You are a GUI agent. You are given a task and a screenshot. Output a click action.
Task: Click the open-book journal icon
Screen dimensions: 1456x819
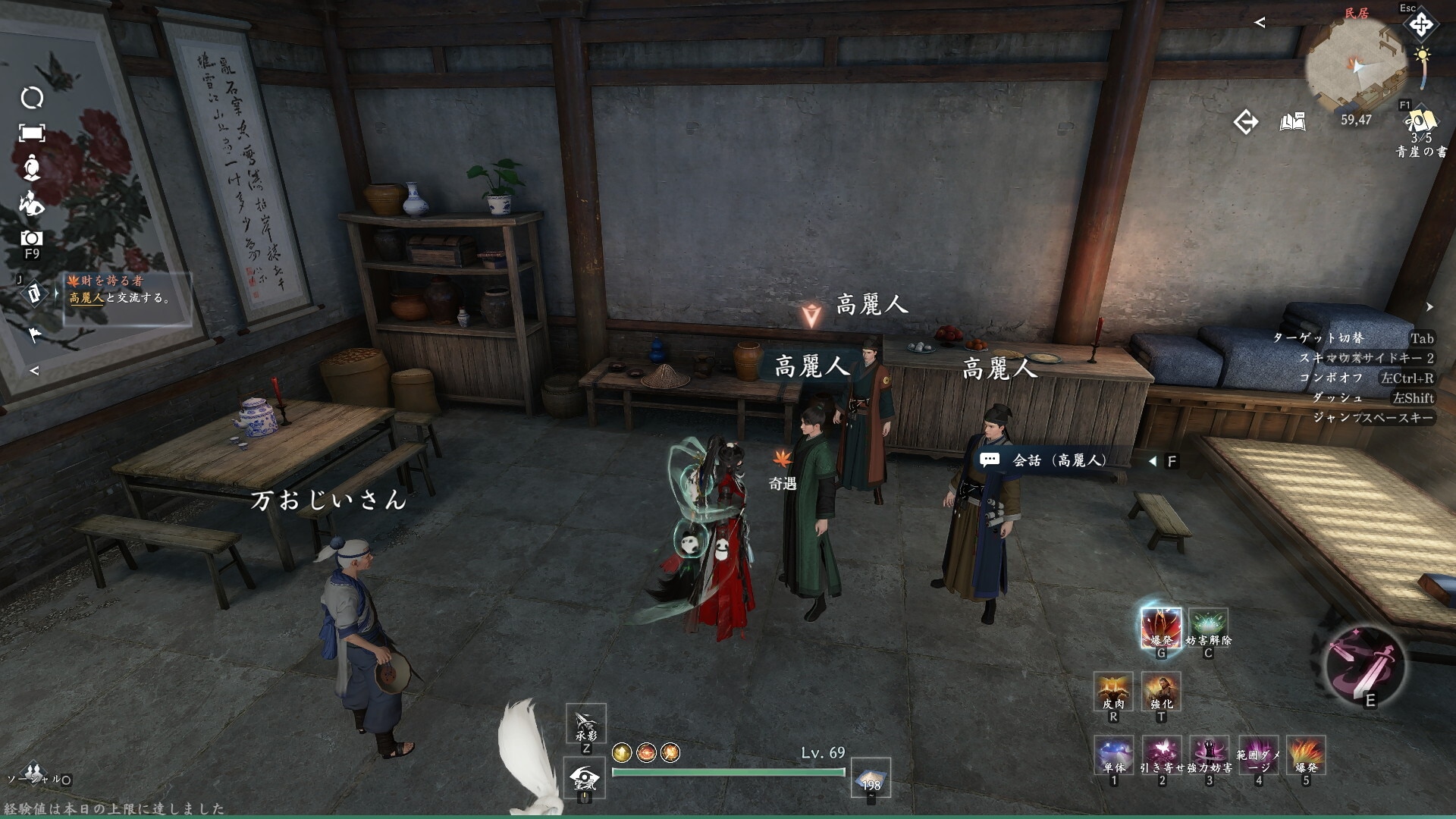point(1293,122)
